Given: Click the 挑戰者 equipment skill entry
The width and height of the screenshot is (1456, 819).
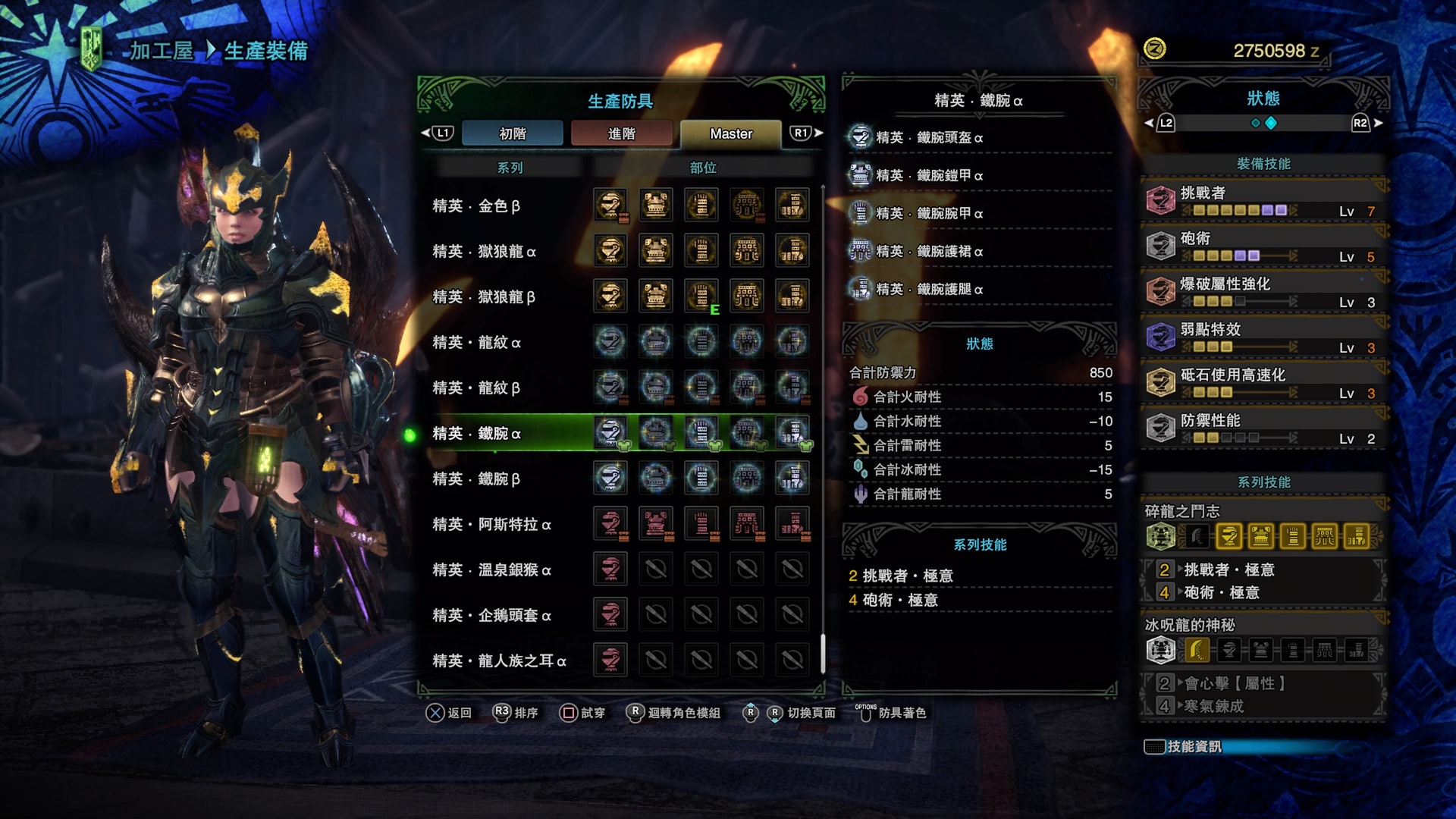Looking at the screenshot, I should click(x=1263, y=201).
